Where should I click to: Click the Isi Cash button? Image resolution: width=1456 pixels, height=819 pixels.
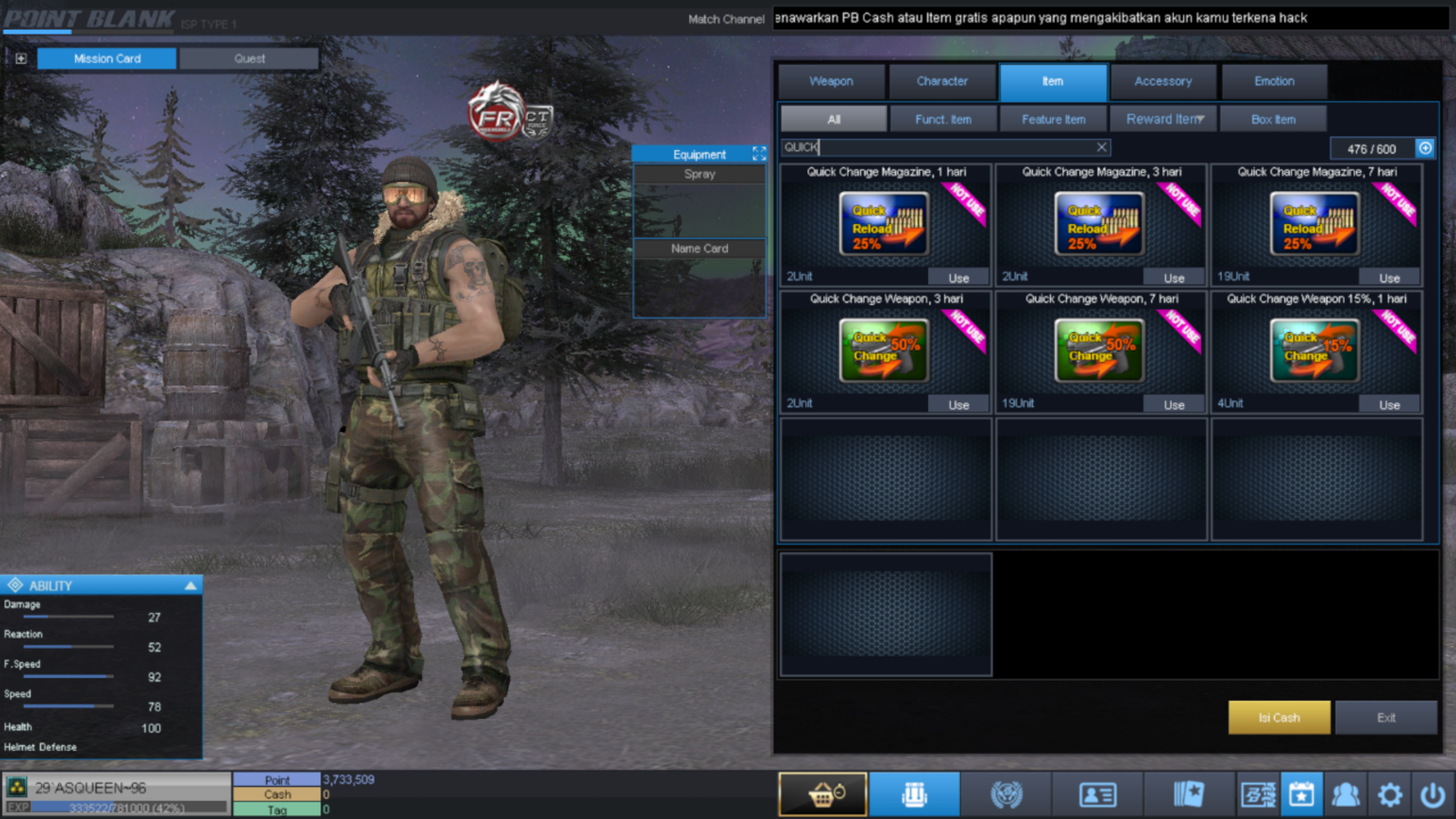1279,717
